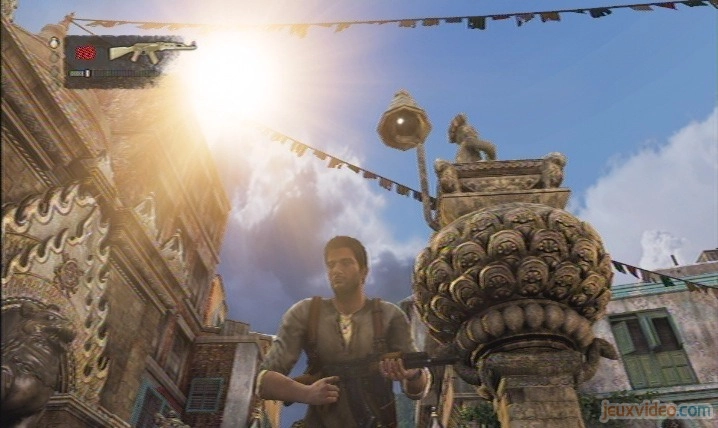Select the AK-47 rifle weapon icon
The image size is (718, 428).
coord(151,51)
